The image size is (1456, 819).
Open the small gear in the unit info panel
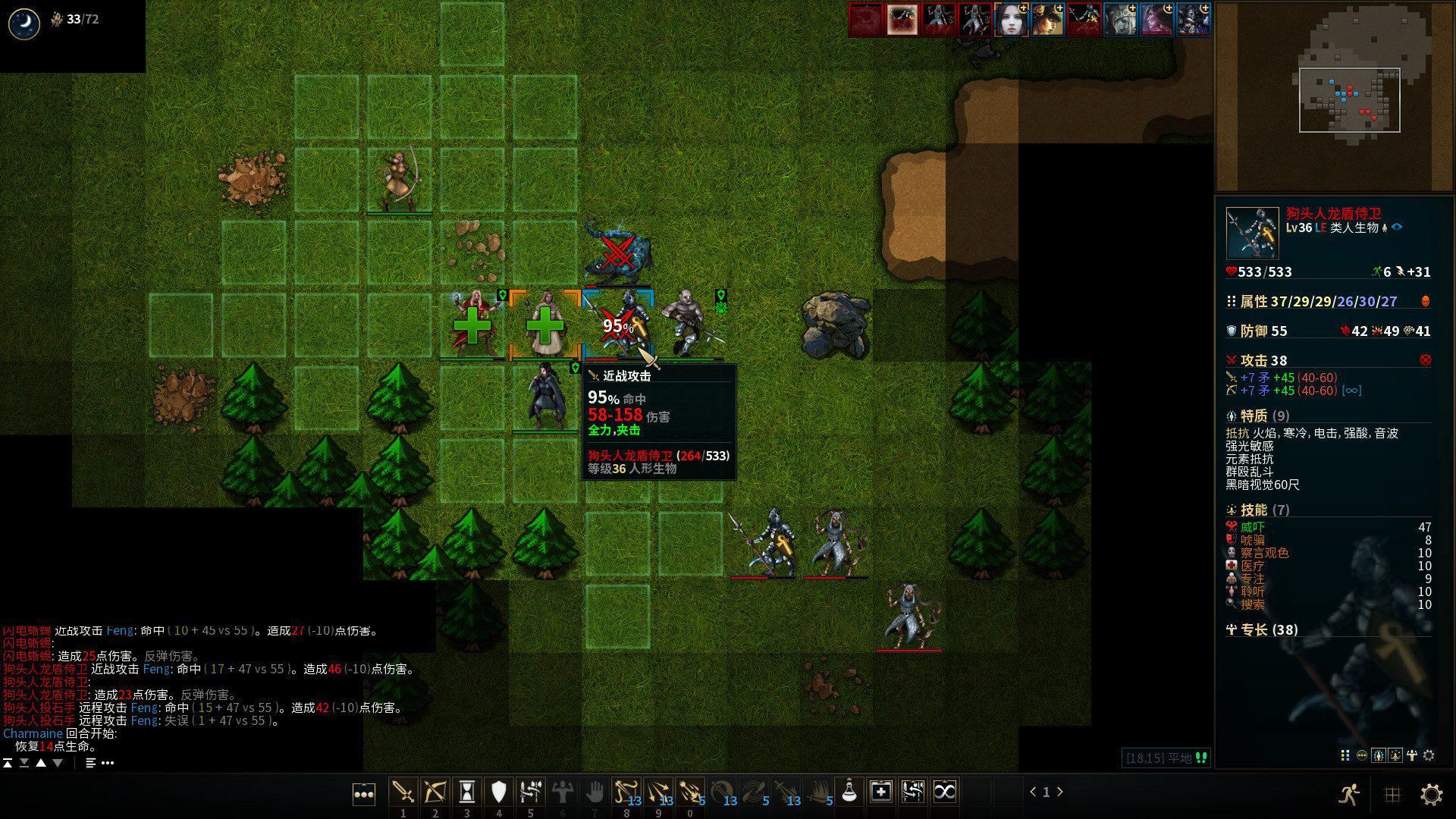(x=1429, y=755)
